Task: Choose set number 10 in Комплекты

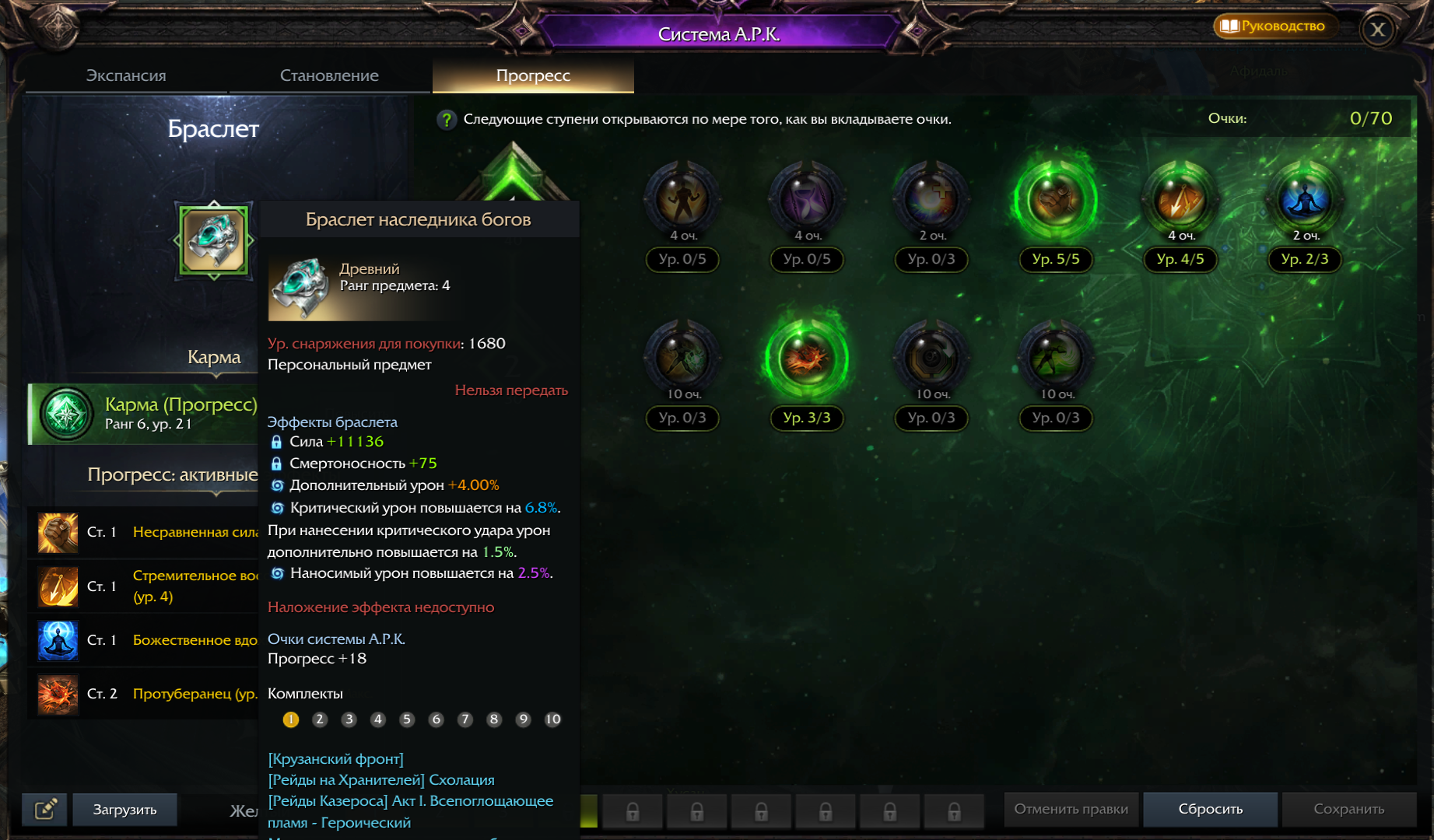Action: pos(552,719)
